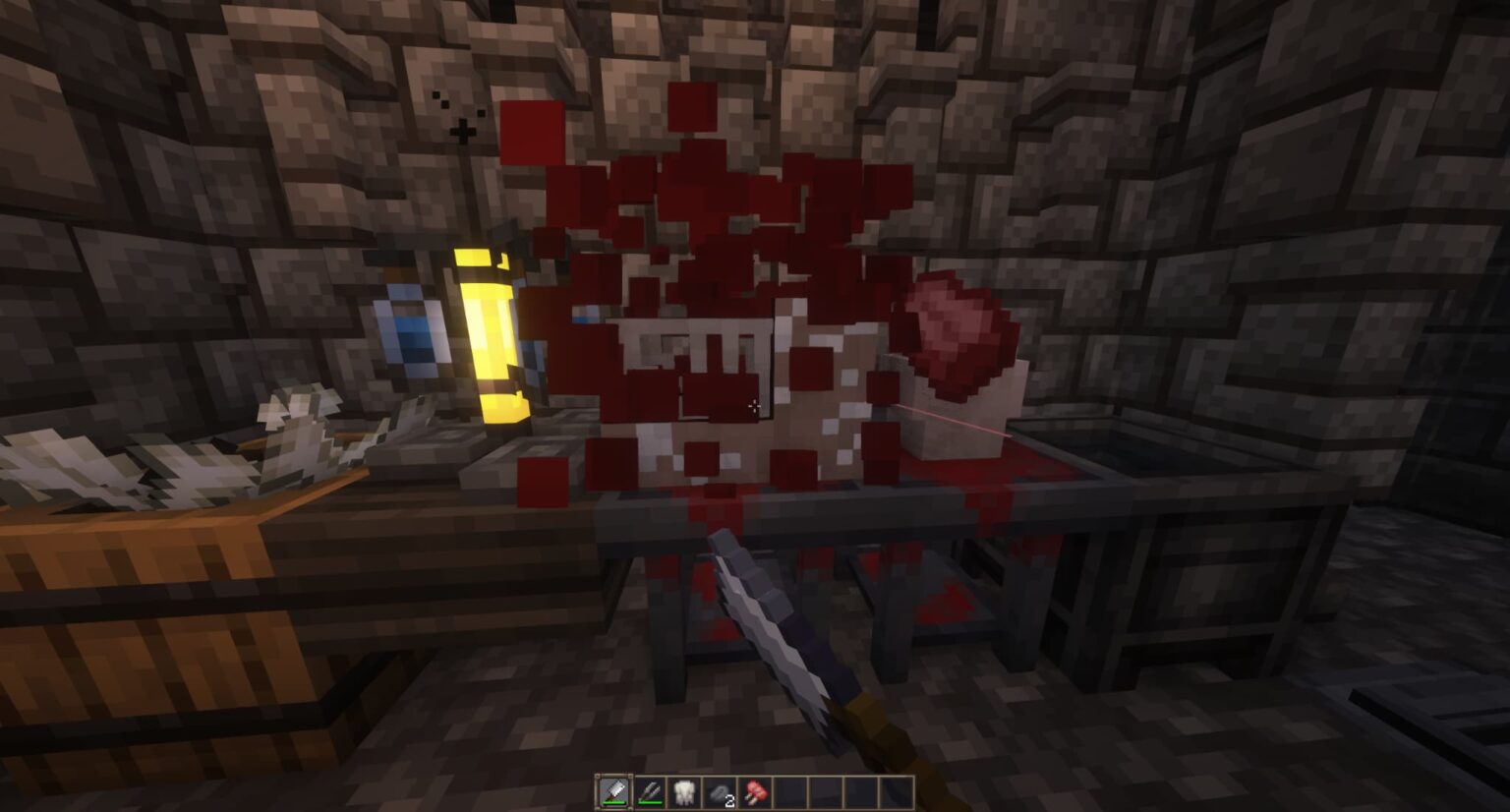
Task: Click the item count number two in the hotbar
Action: point(729,799)
